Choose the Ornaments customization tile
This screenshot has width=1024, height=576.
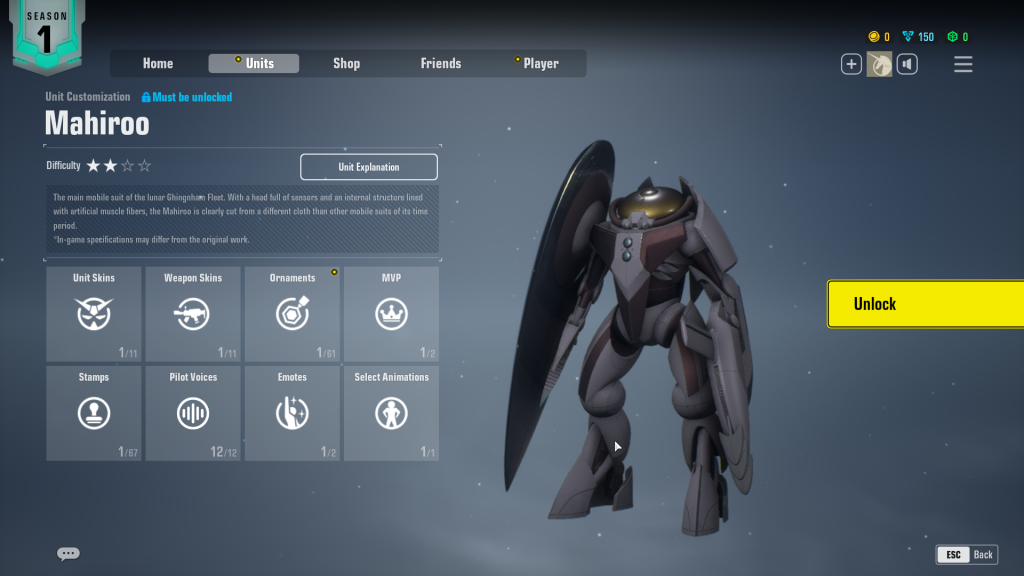pyautogui.click(x=292, y=313)
